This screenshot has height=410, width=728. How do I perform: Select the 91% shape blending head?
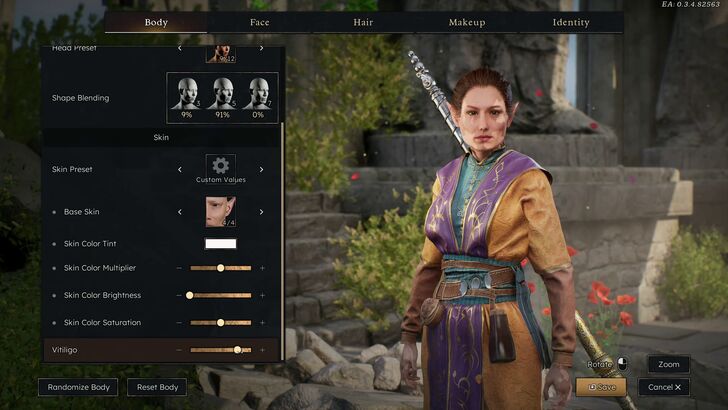pyautogui.click(x=222, y=97)
